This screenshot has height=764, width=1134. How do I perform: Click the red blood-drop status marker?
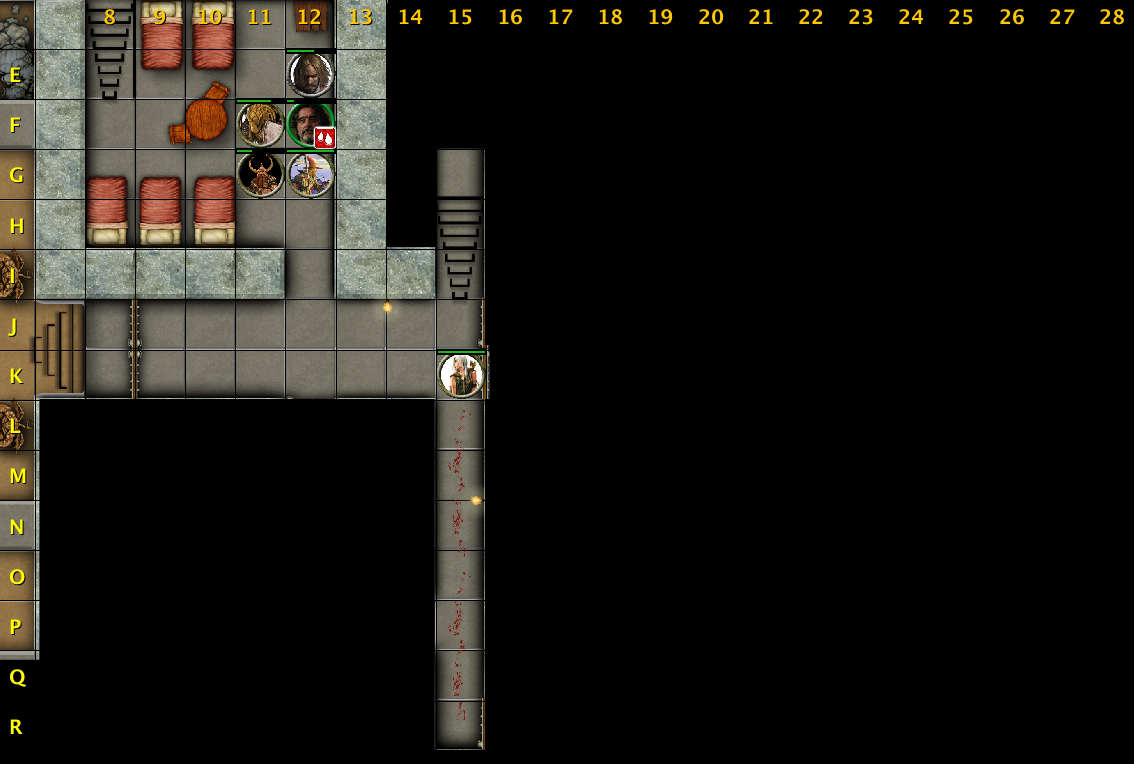(x=324, y=138)
